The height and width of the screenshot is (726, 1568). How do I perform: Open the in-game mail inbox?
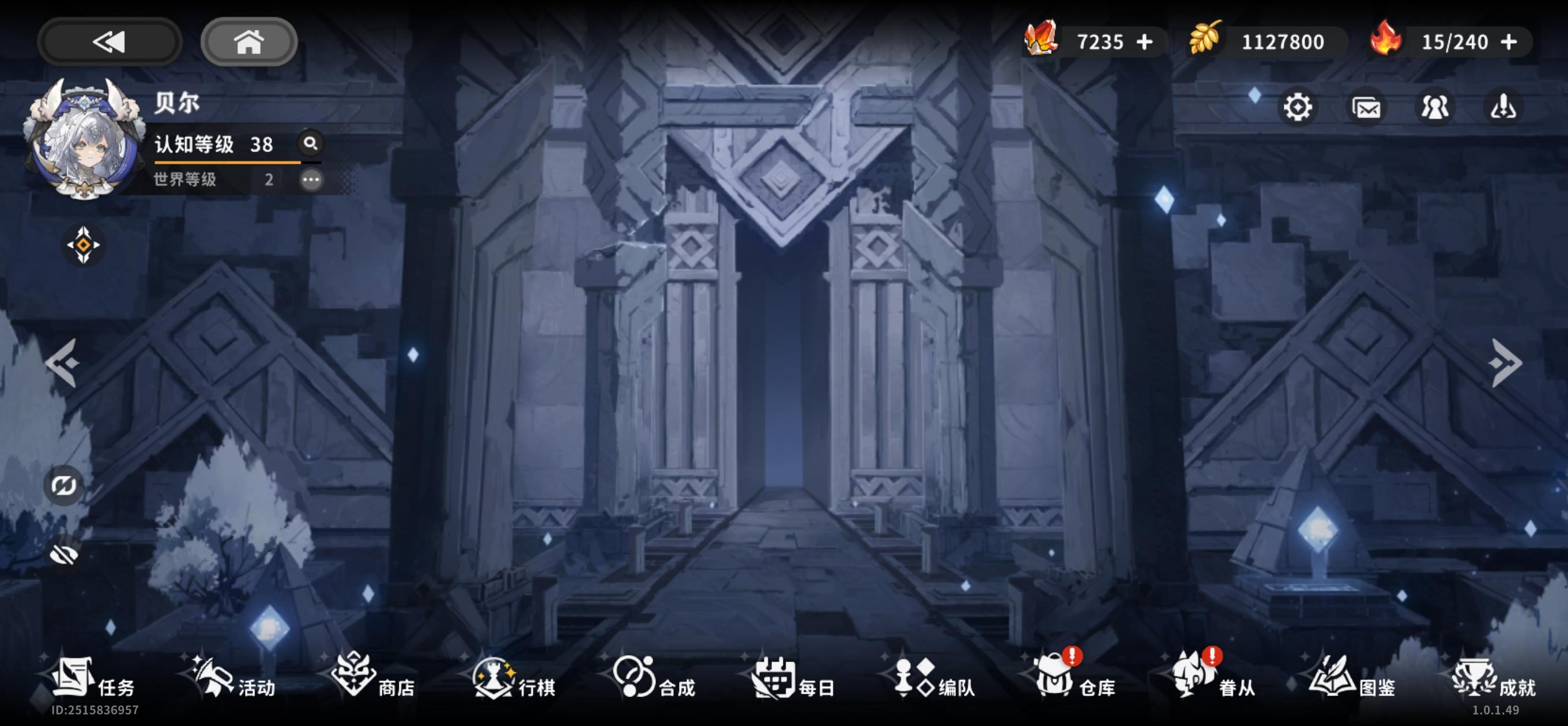click(1366, 107)
